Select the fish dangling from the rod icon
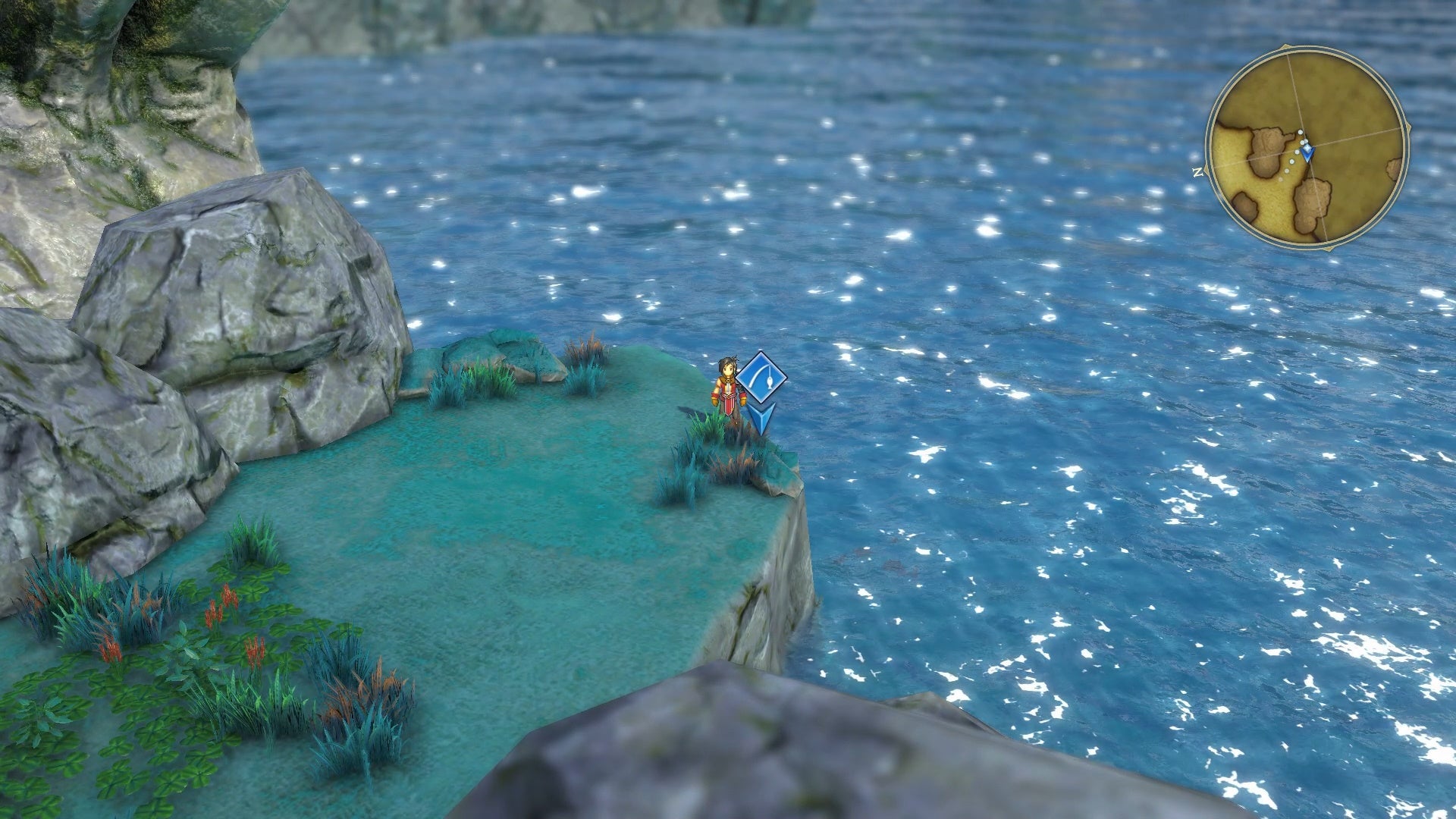This screenshot has width=1456, height=819. pos(769,383)
